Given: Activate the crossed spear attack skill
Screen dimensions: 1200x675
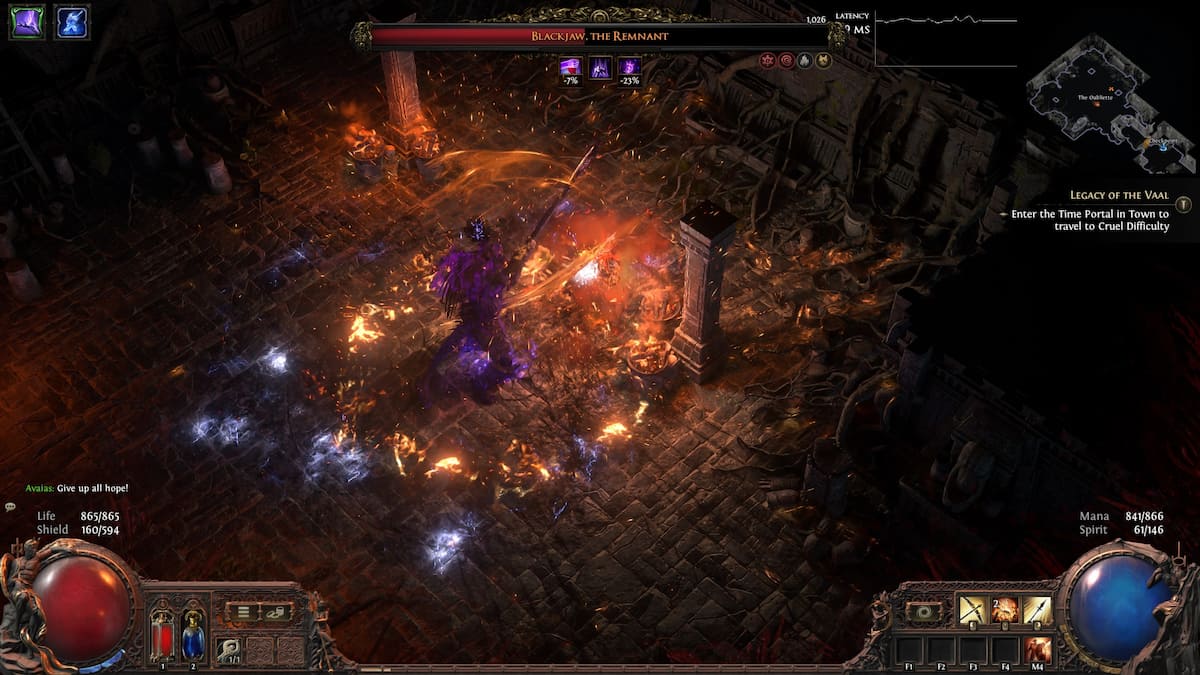Looking at the screenshot, I should [x=972, y=610].
